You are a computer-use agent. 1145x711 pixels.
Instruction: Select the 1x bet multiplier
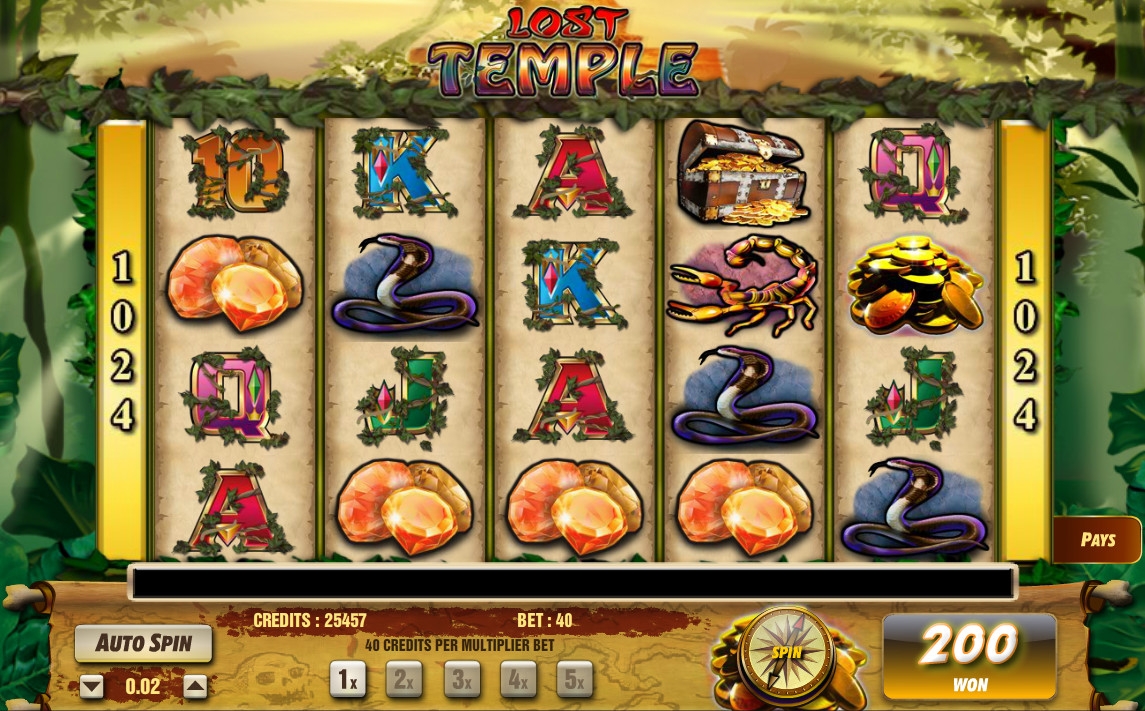click(348, 680)
